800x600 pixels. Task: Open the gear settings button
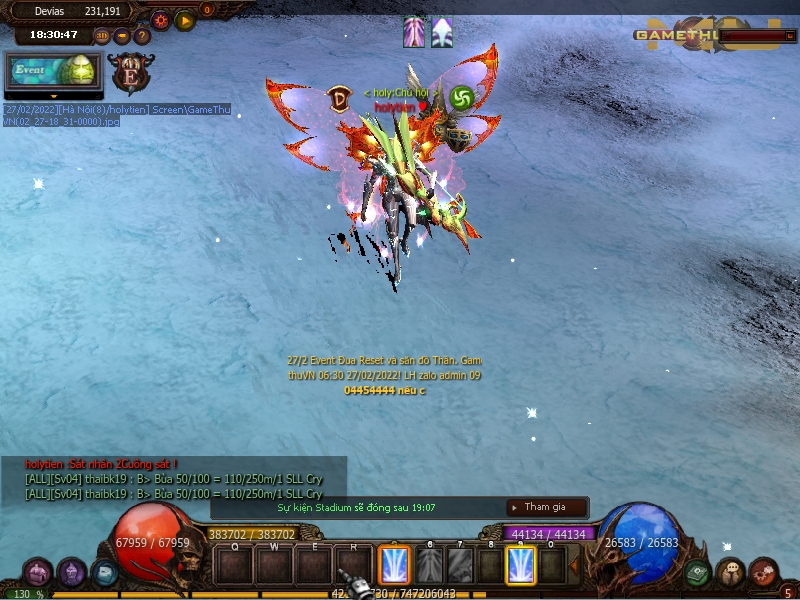coord(160,20)
